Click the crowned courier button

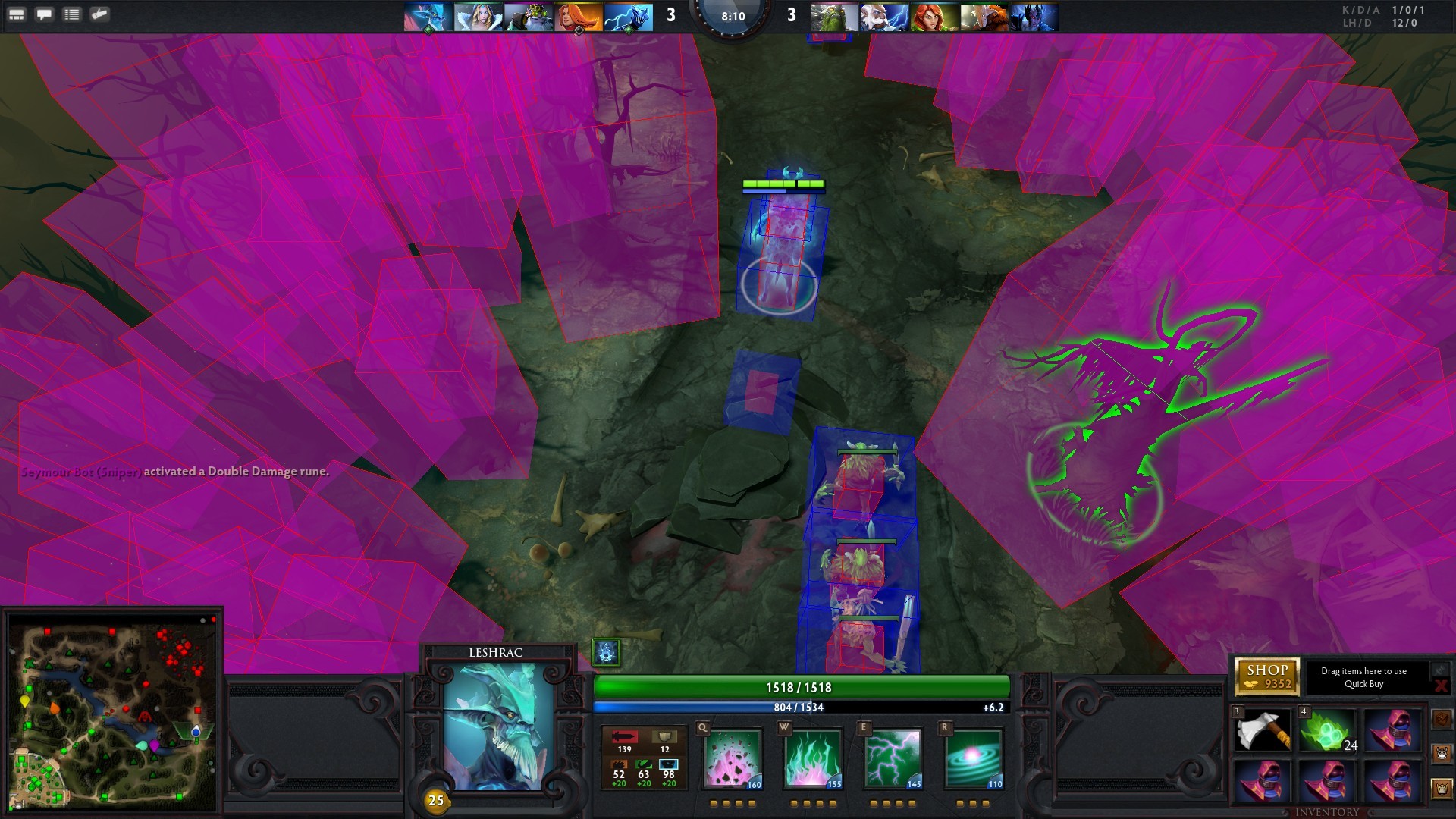[x=1442, y=789]
